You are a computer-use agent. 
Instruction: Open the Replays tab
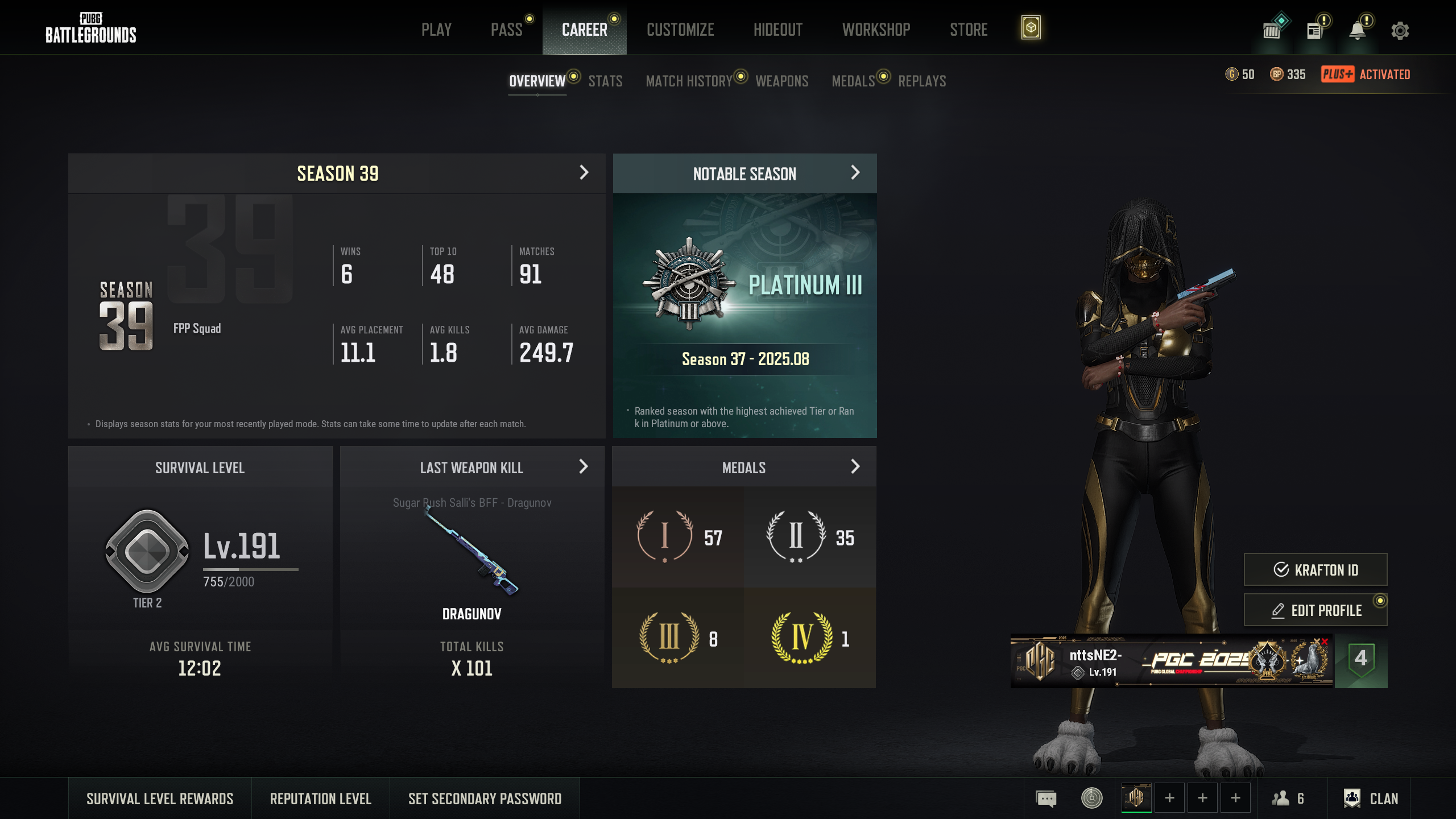pyautogui.click(x=922, y=81)
